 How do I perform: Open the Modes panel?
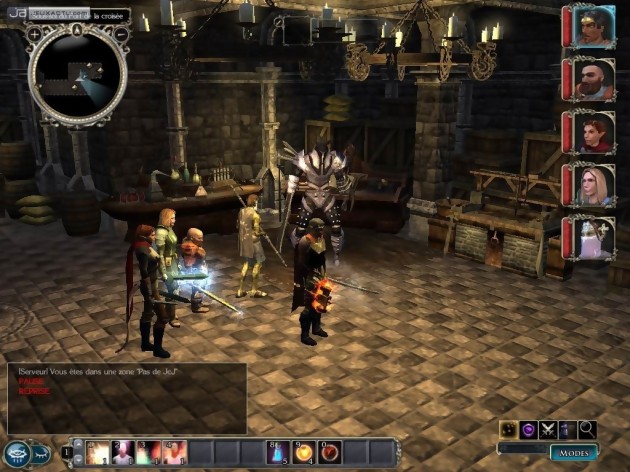point(575,453)
